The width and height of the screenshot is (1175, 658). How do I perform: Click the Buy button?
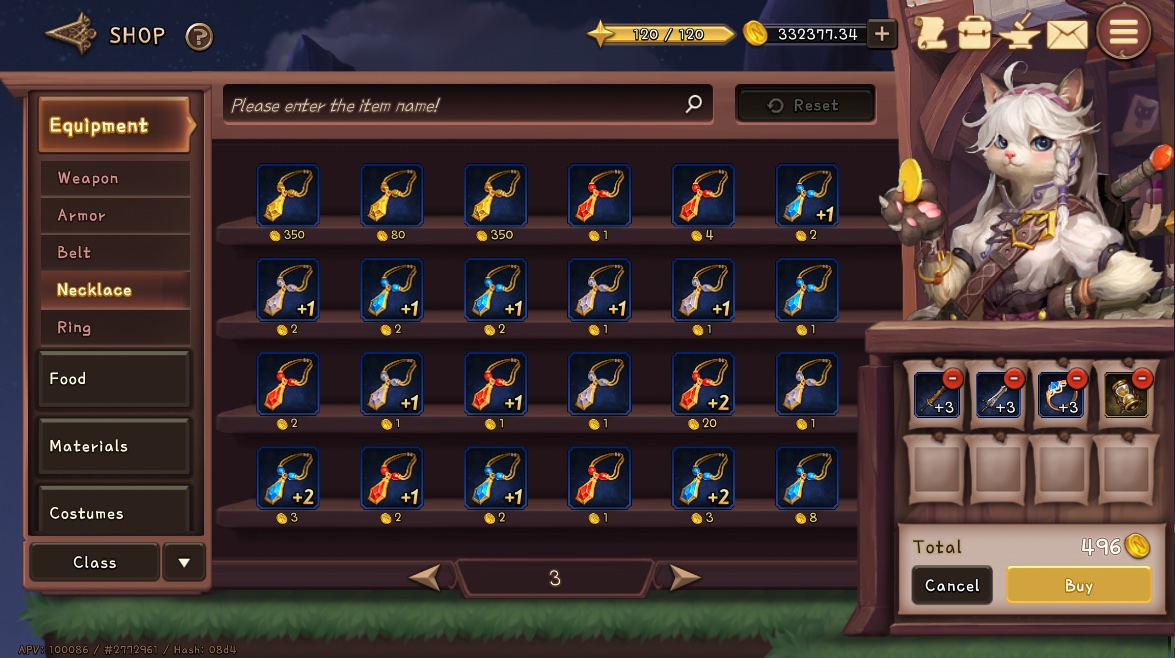(x=1078, y=586)
